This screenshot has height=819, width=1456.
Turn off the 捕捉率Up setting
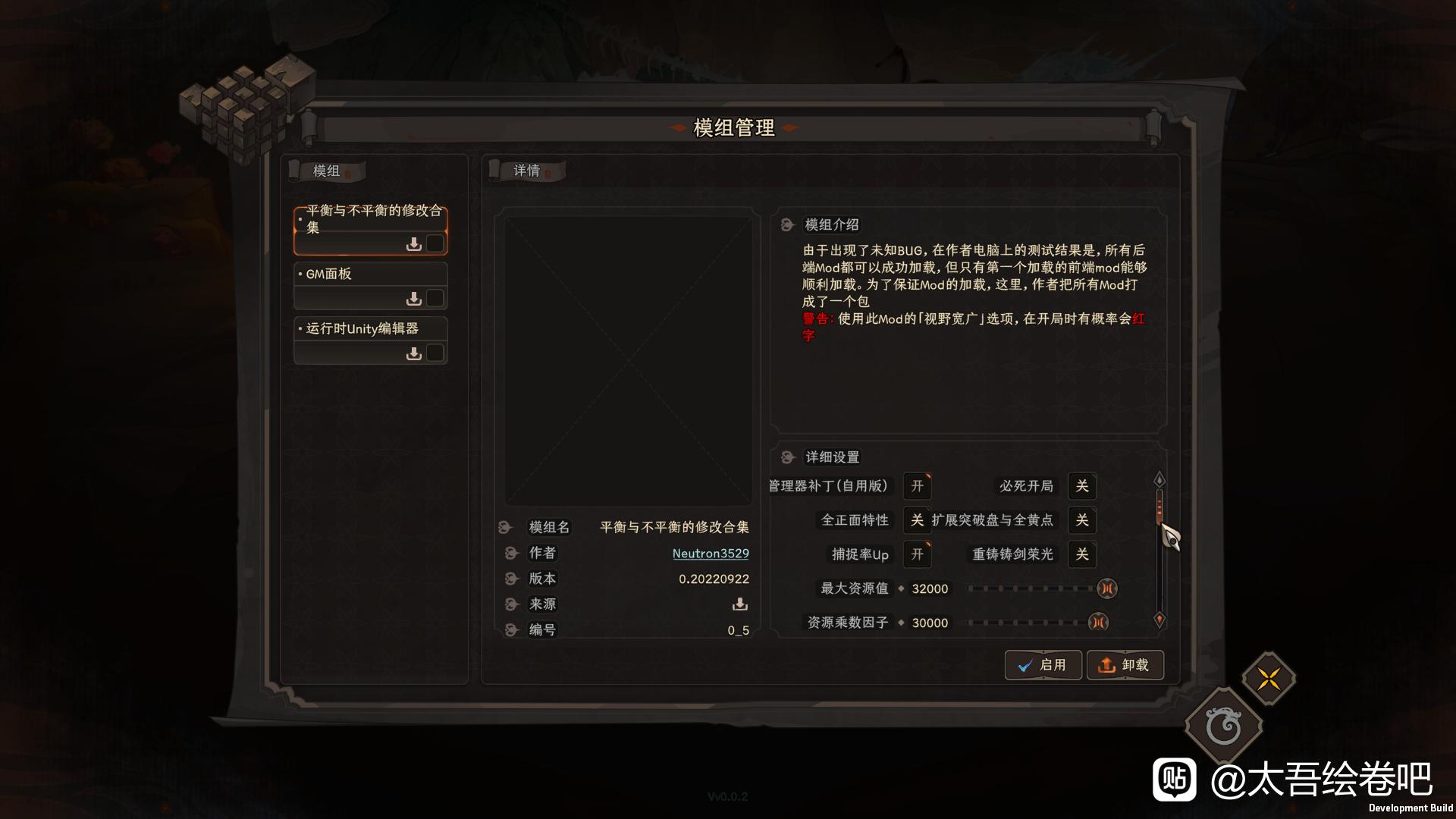pos(918,555)
